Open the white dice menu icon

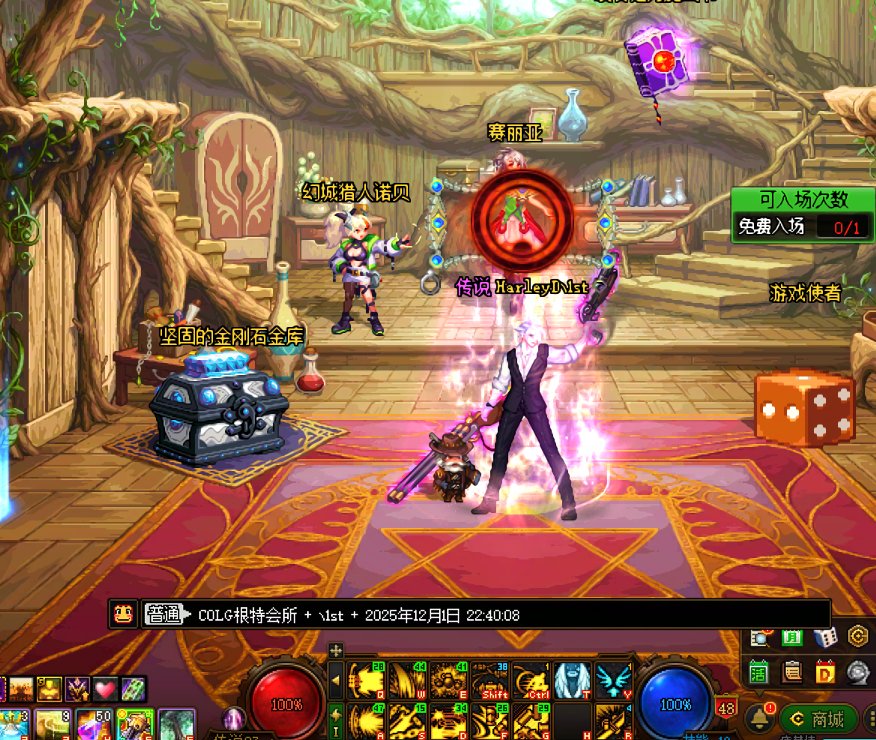[825, 637]
